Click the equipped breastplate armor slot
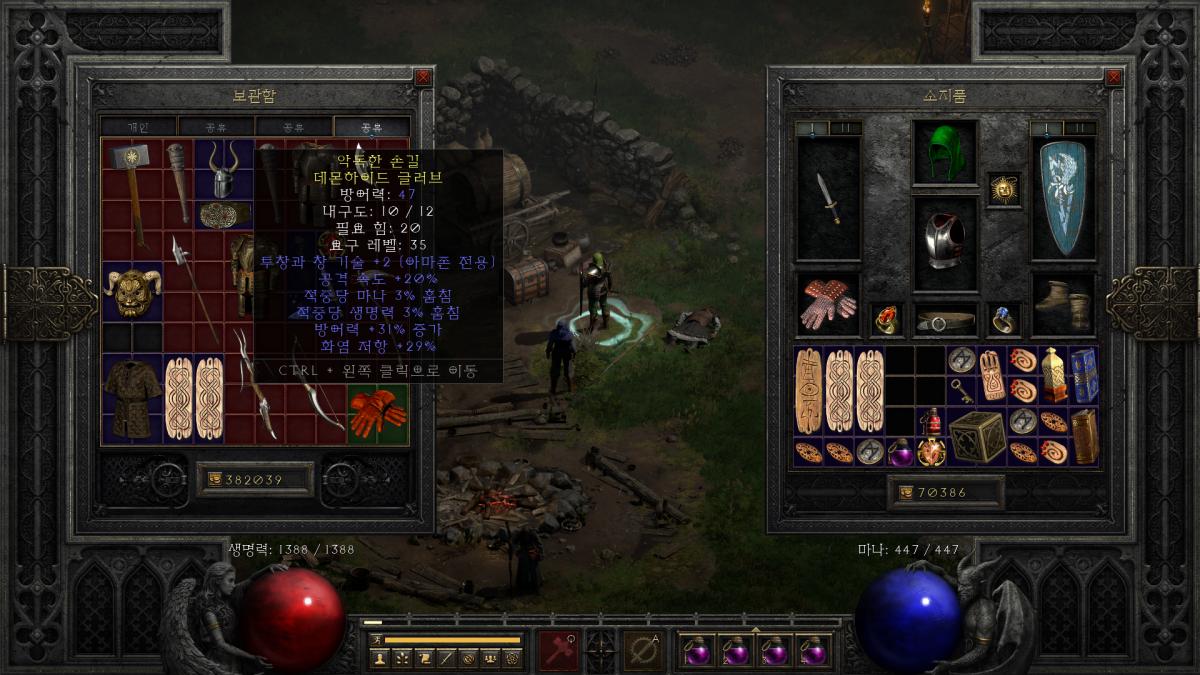This screenshot has height=675, width=1200. point(945,238)
